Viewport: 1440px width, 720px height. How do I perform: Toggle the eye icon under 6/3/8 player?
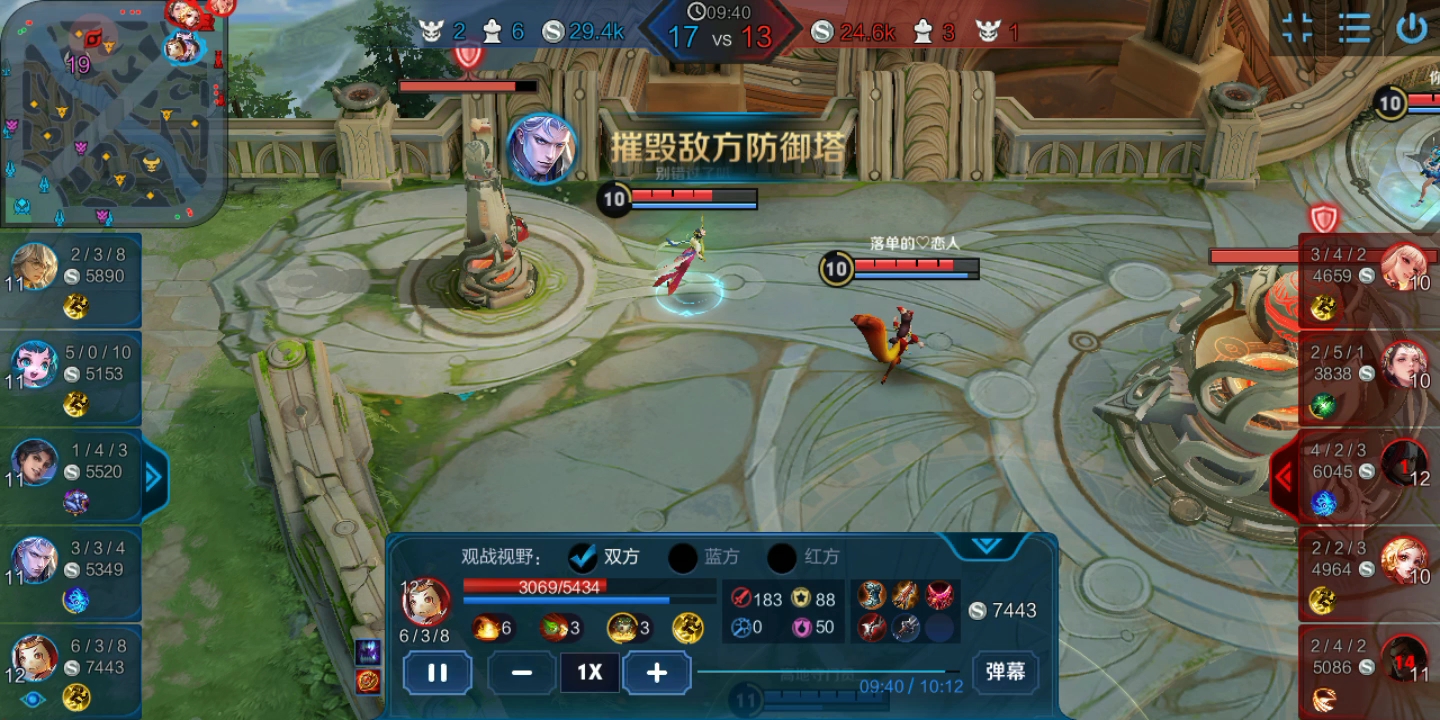coord(33,699)
